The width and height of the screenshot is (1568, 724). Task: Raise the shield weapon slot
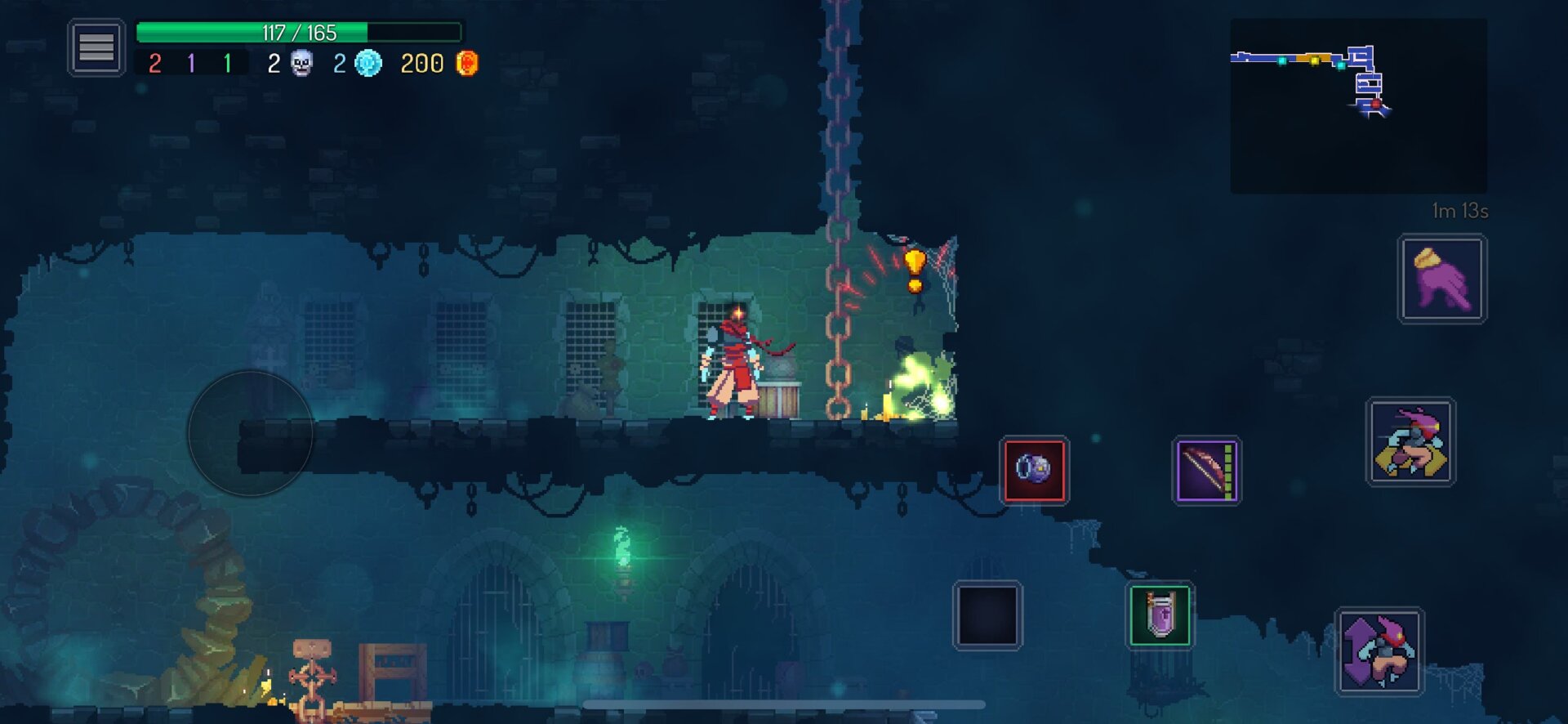tap(1160, 615)
